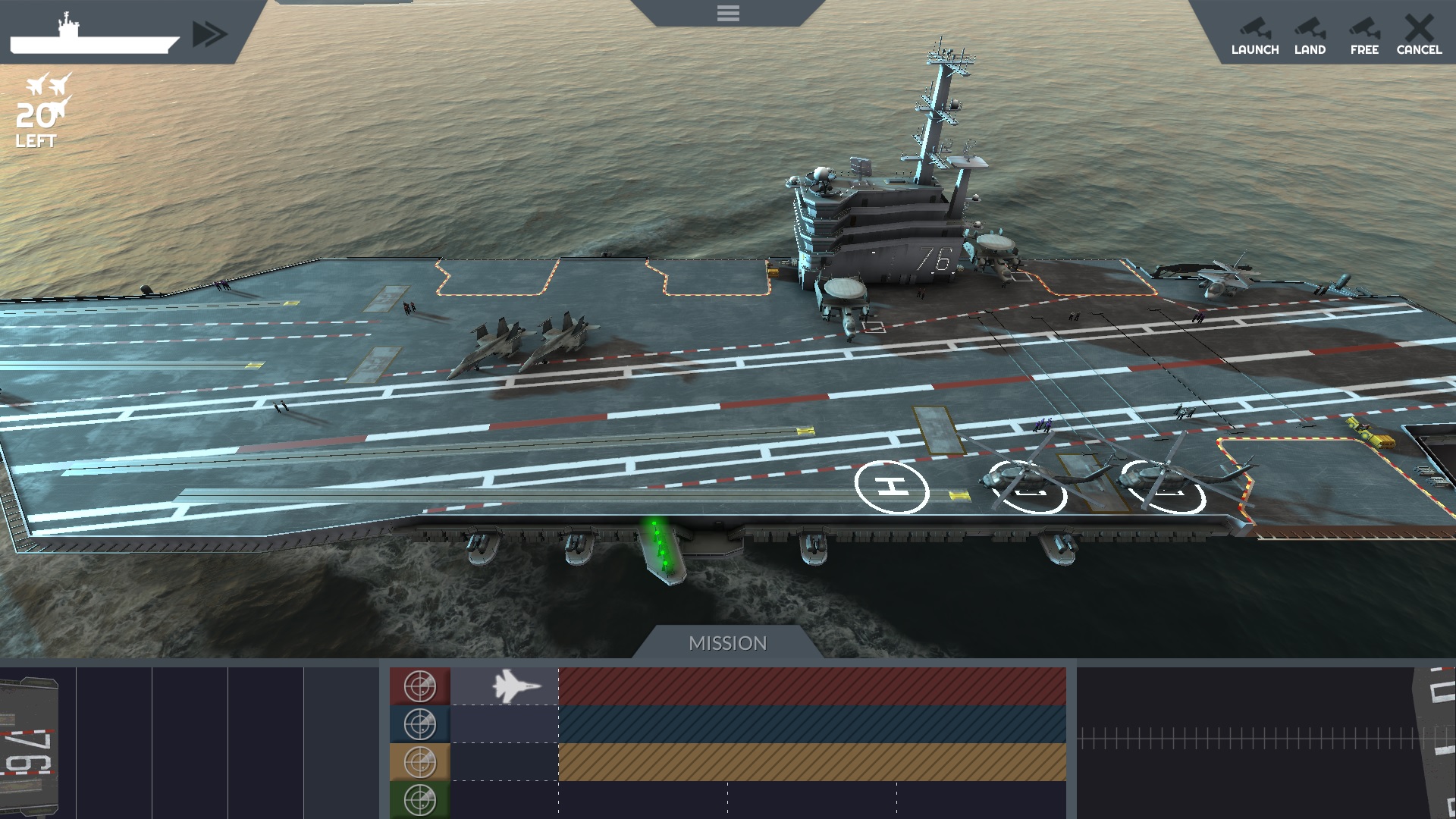This screenshot has width=1456, height=819.
Task: Activate the Free camera mode
Action: (x=1364, y=34)
